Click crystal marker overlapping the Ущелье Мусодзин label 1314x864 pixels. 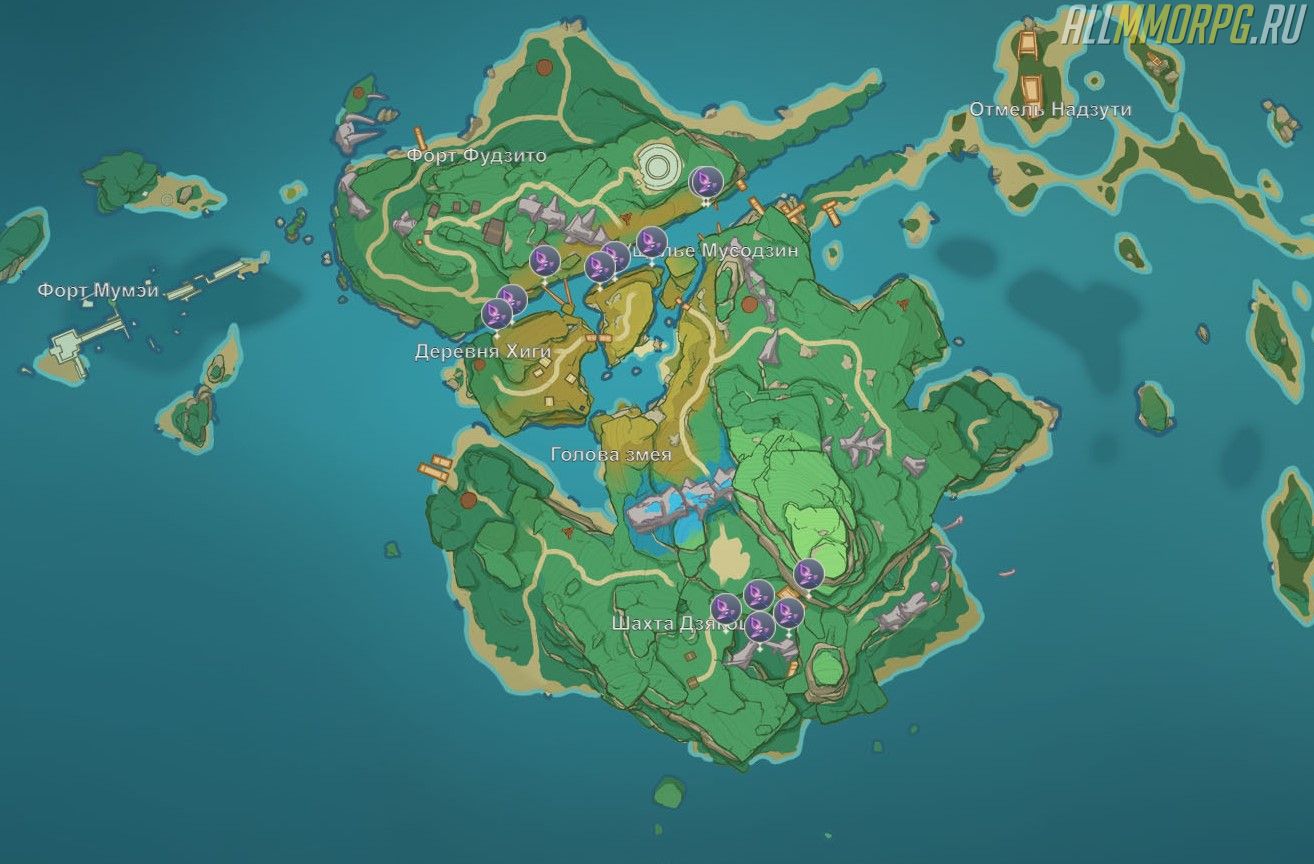pos(652,242)
